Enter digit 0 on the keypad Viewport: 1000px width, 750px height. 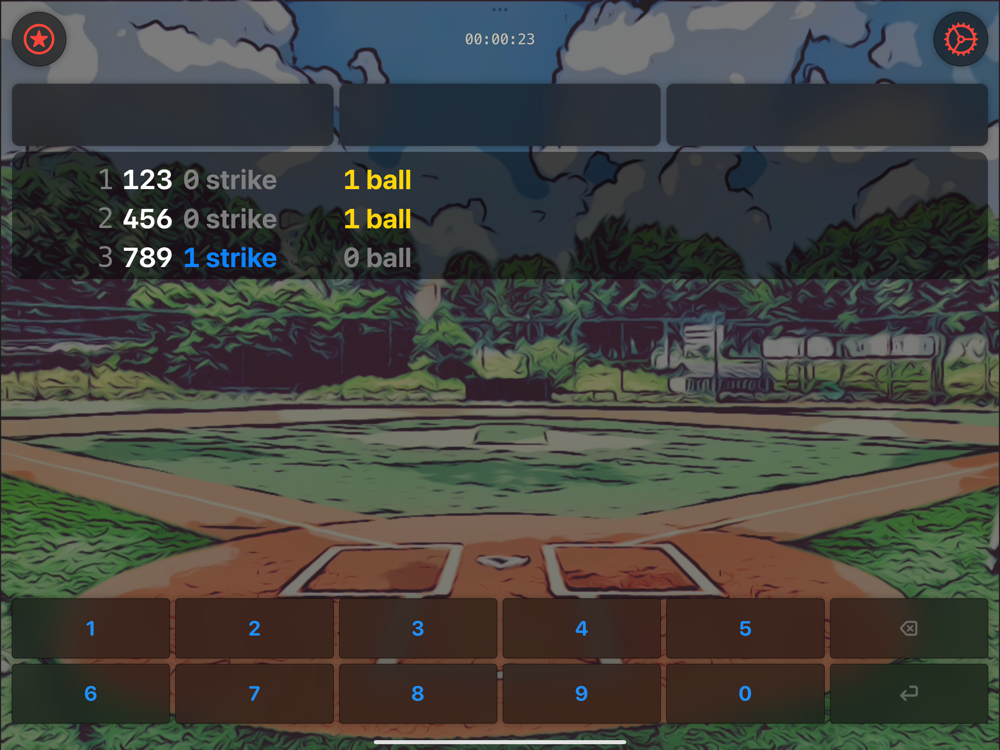tap(745, 694)
